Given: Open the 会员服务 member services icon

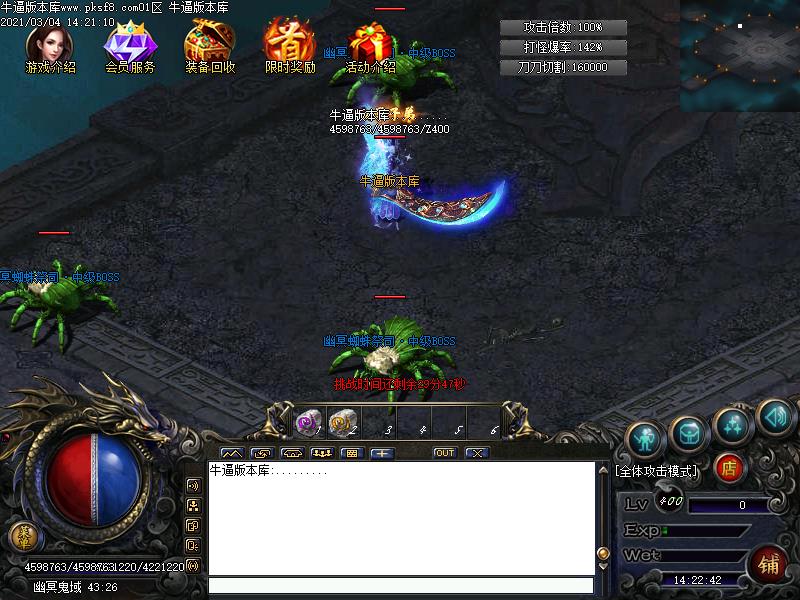Looking at the screenshot, I should point(128,47).
